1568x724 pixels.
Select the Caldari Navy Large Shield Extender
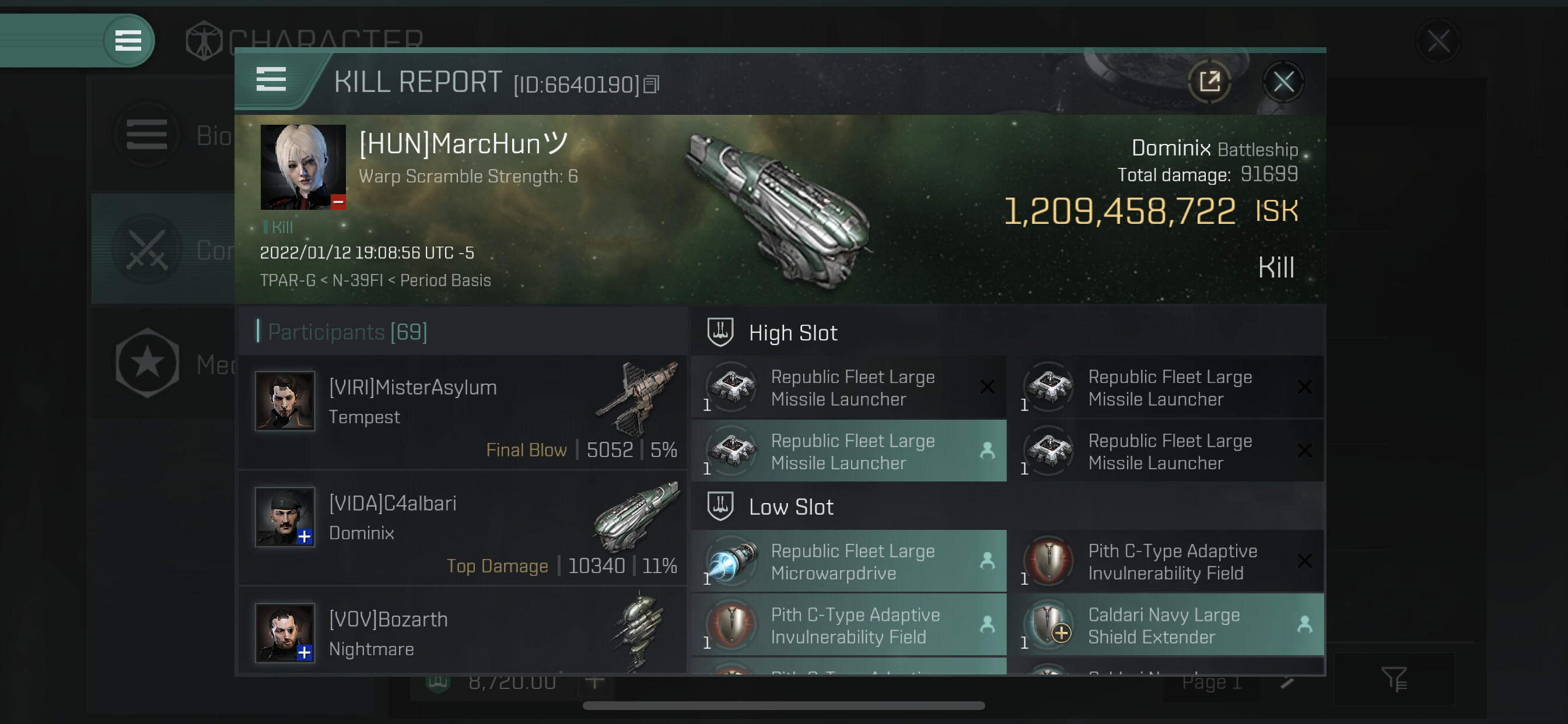coord(1165,625)
